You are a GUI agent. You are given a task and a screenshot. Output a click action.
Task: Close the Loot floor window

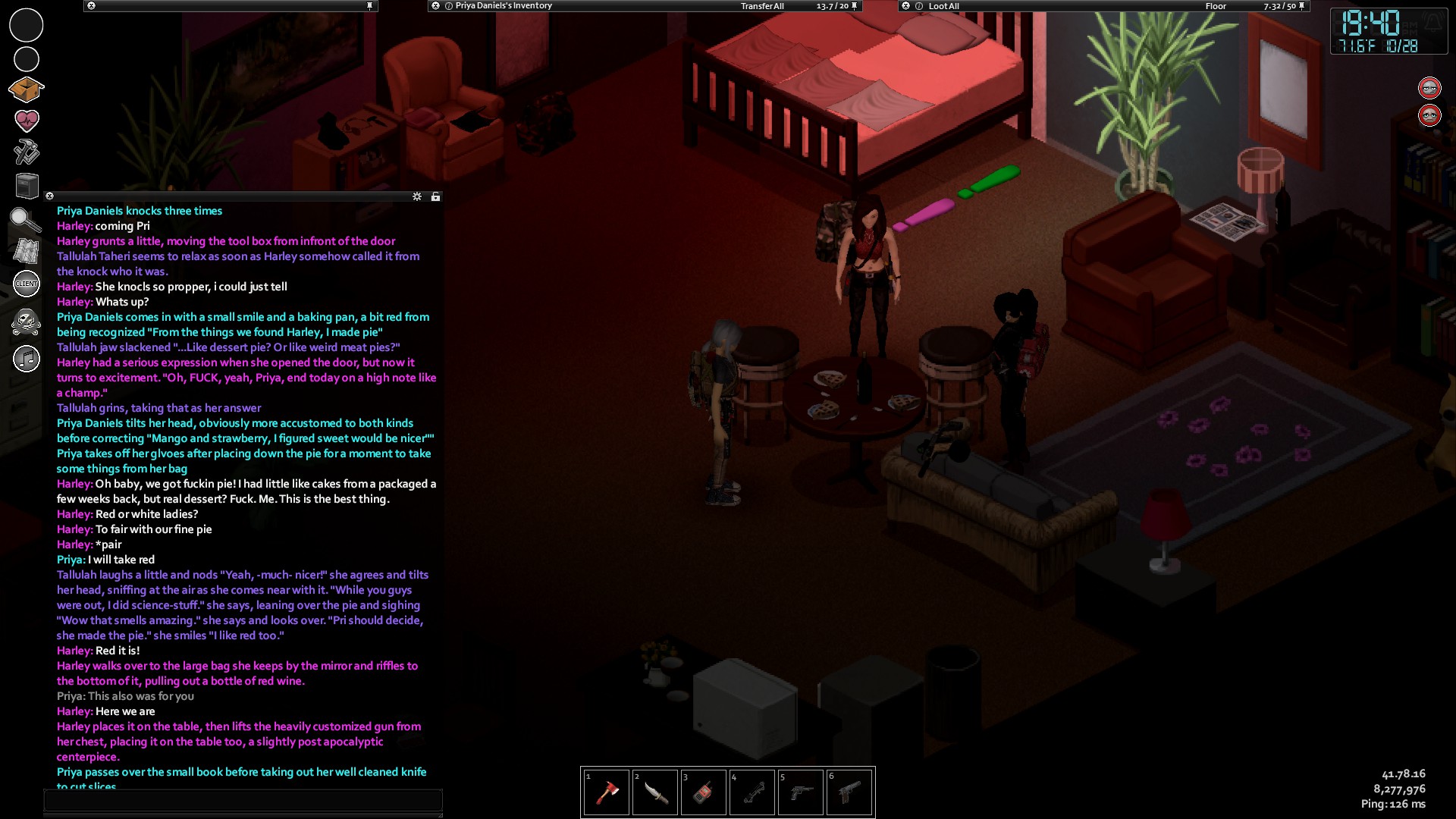point(905,6)
